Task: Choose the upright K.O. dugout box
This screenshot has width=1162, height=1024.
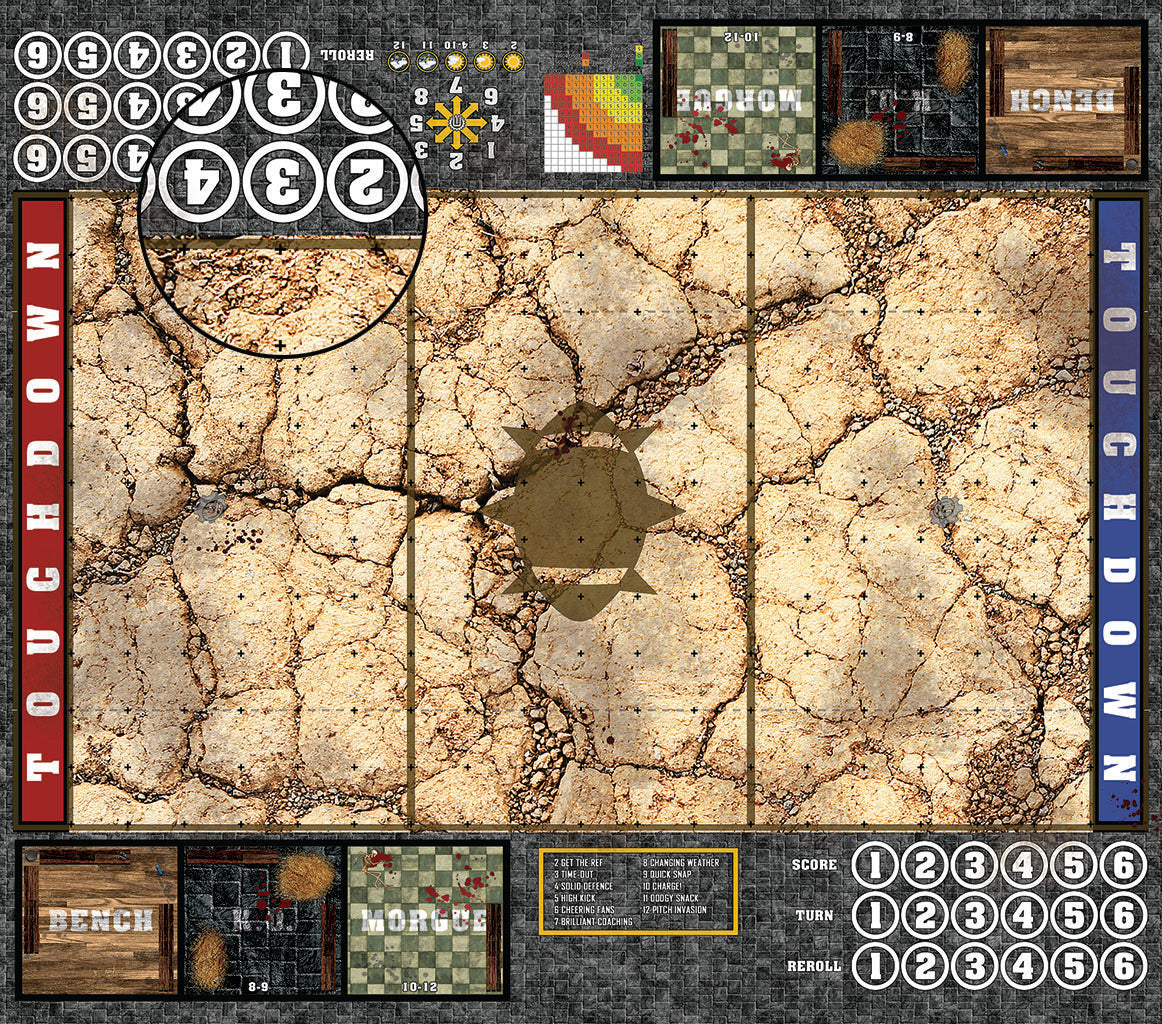Action: (262, 921)
